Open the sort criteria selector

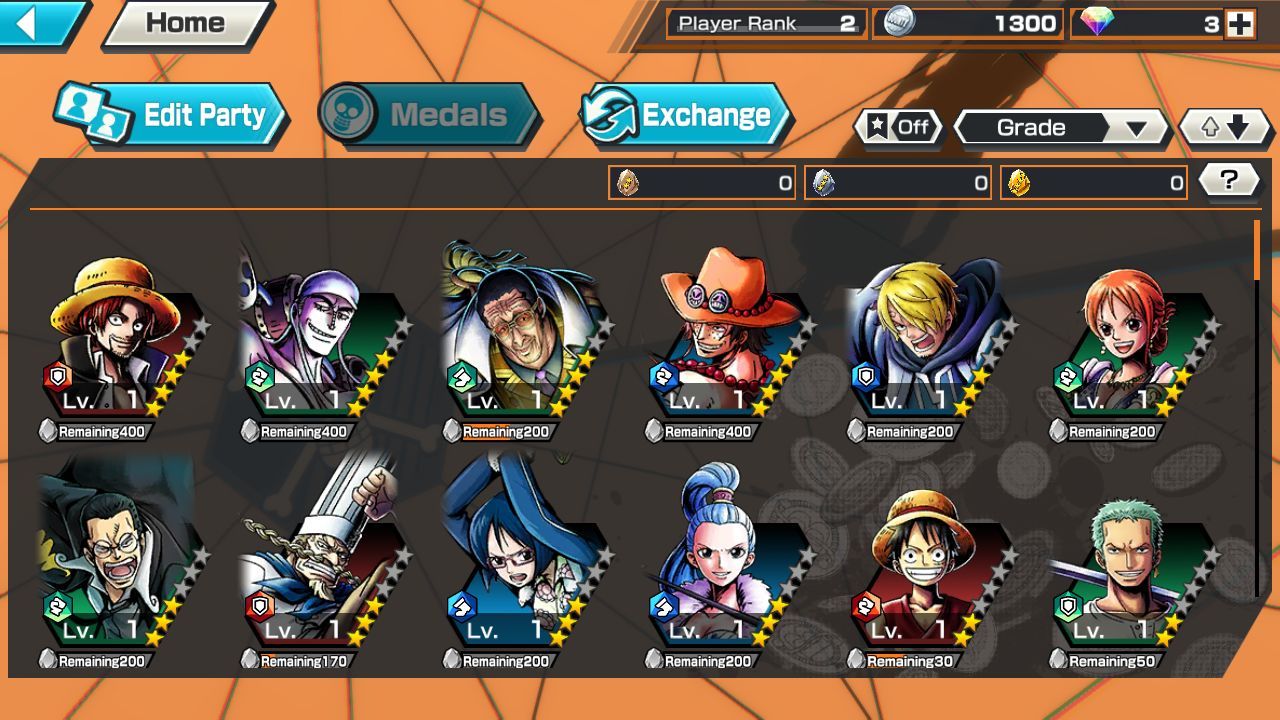point(1030,127)
